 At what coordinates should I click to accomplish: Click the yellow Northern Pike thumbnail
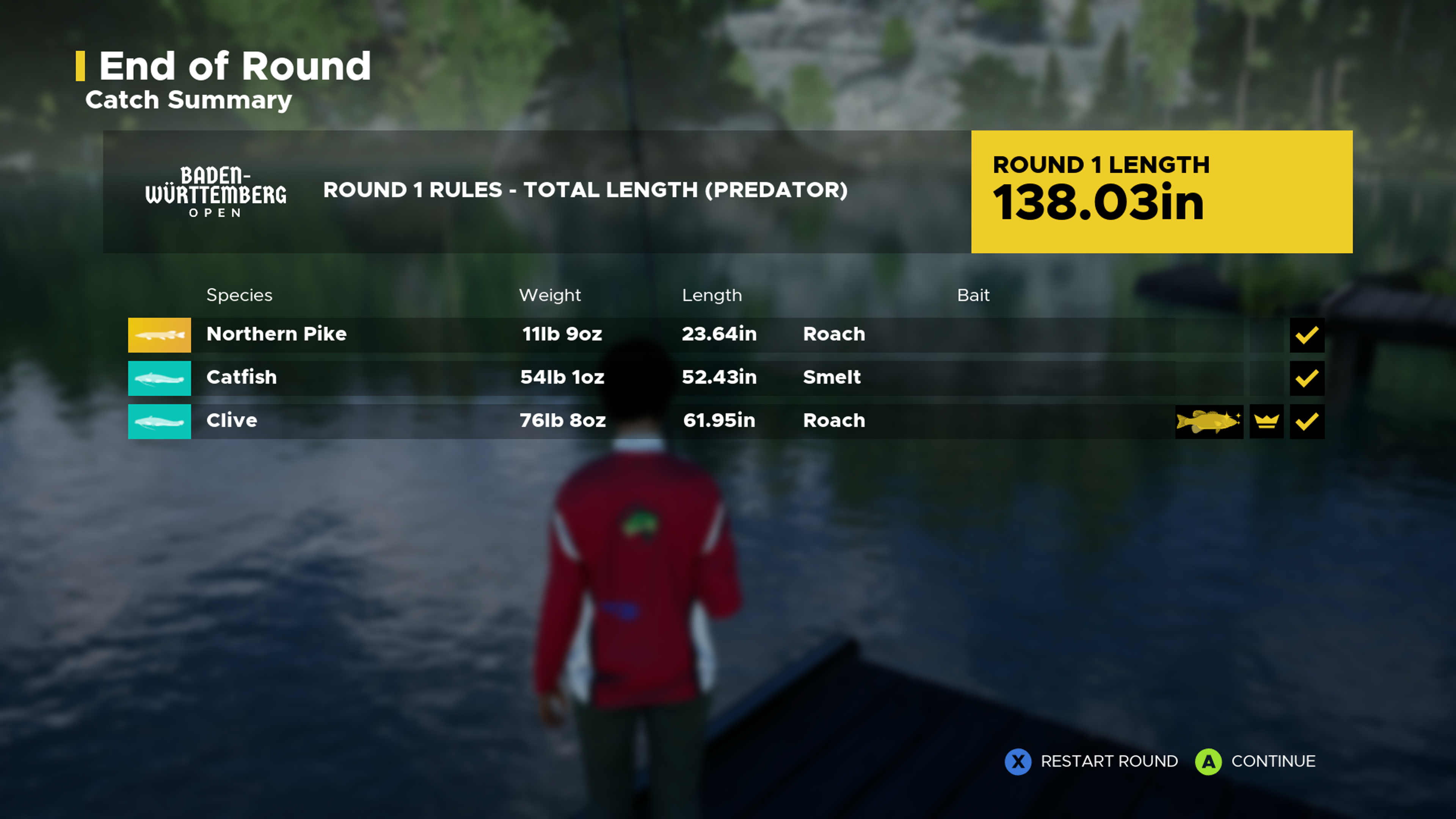coord(159,334)
